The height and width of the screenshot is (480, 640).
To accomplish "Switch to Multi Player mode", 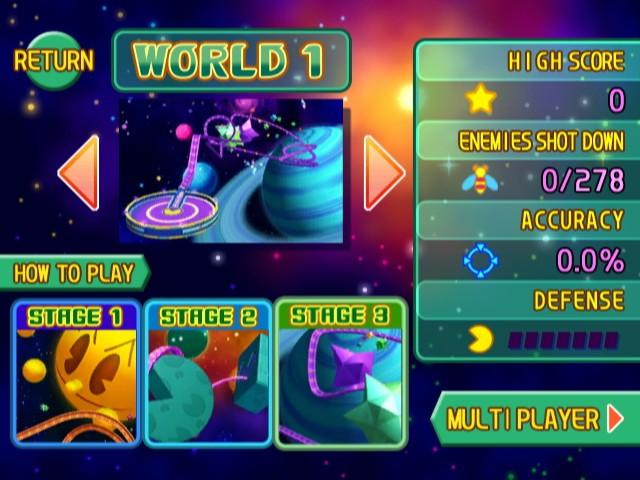I will pyautogui.click(x=534, y=418).
